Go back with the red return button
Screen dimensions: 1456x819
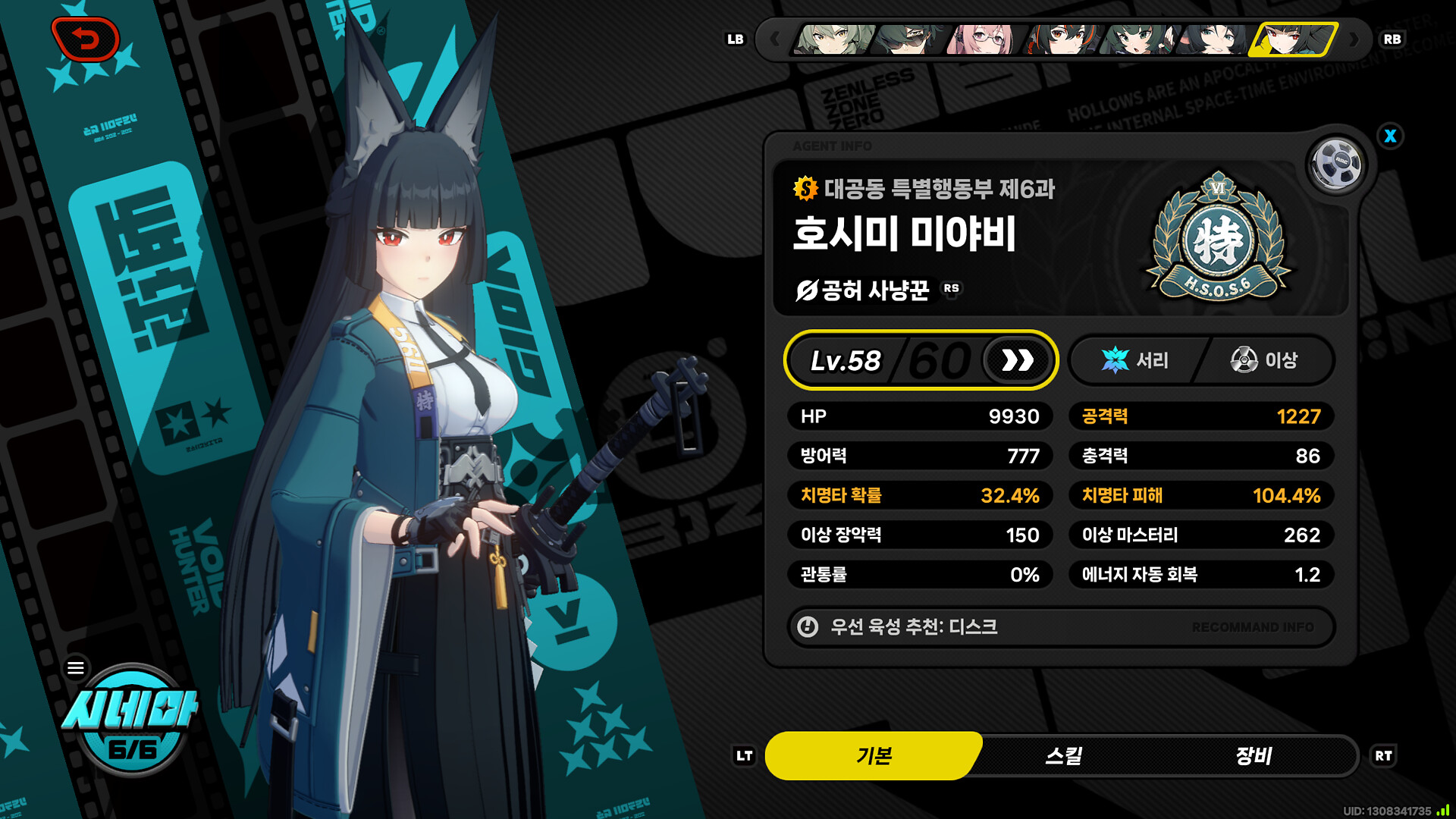86,39
